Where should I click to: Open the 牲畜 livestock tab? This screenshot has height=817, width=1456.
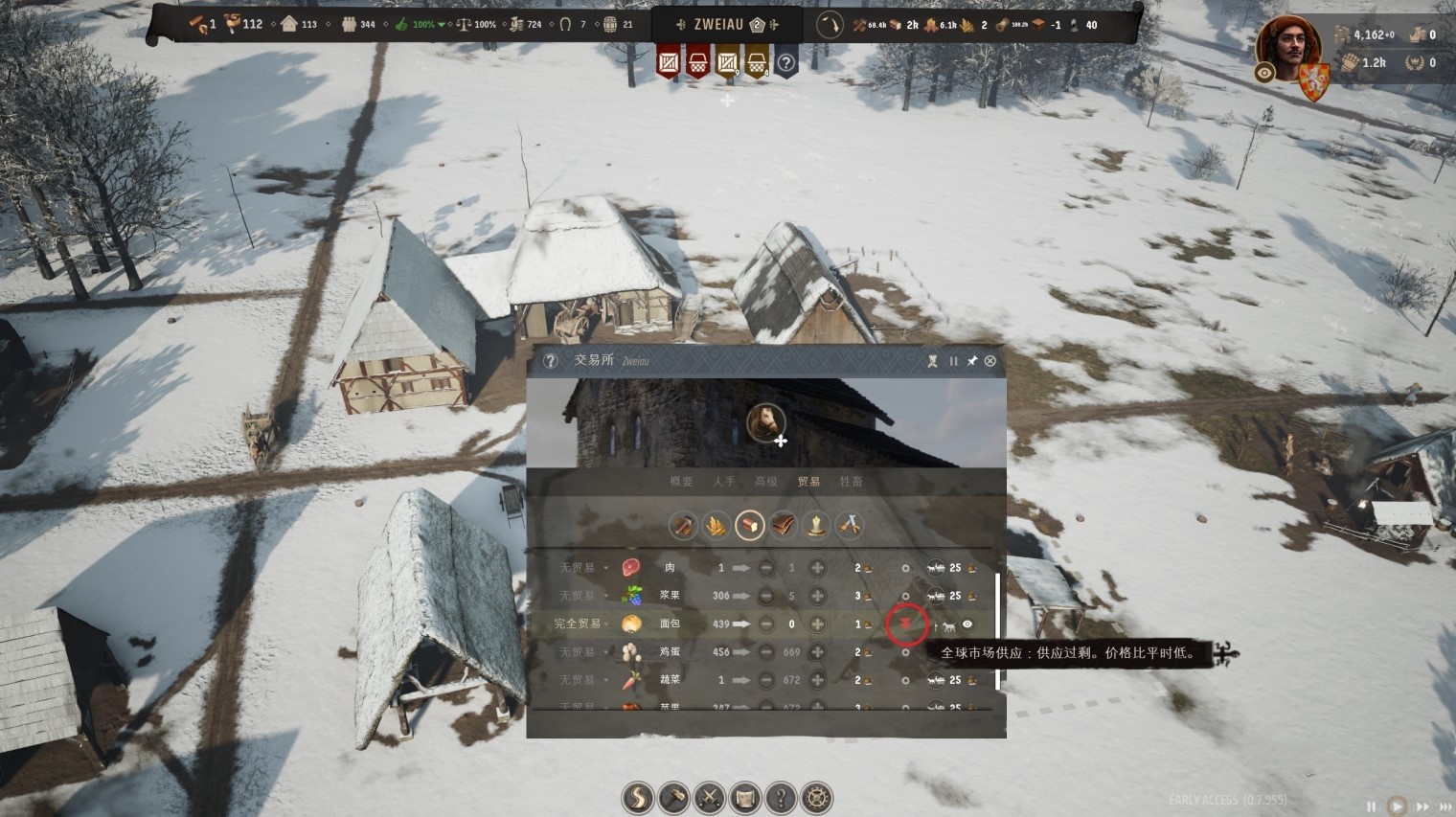pos(851,482)
